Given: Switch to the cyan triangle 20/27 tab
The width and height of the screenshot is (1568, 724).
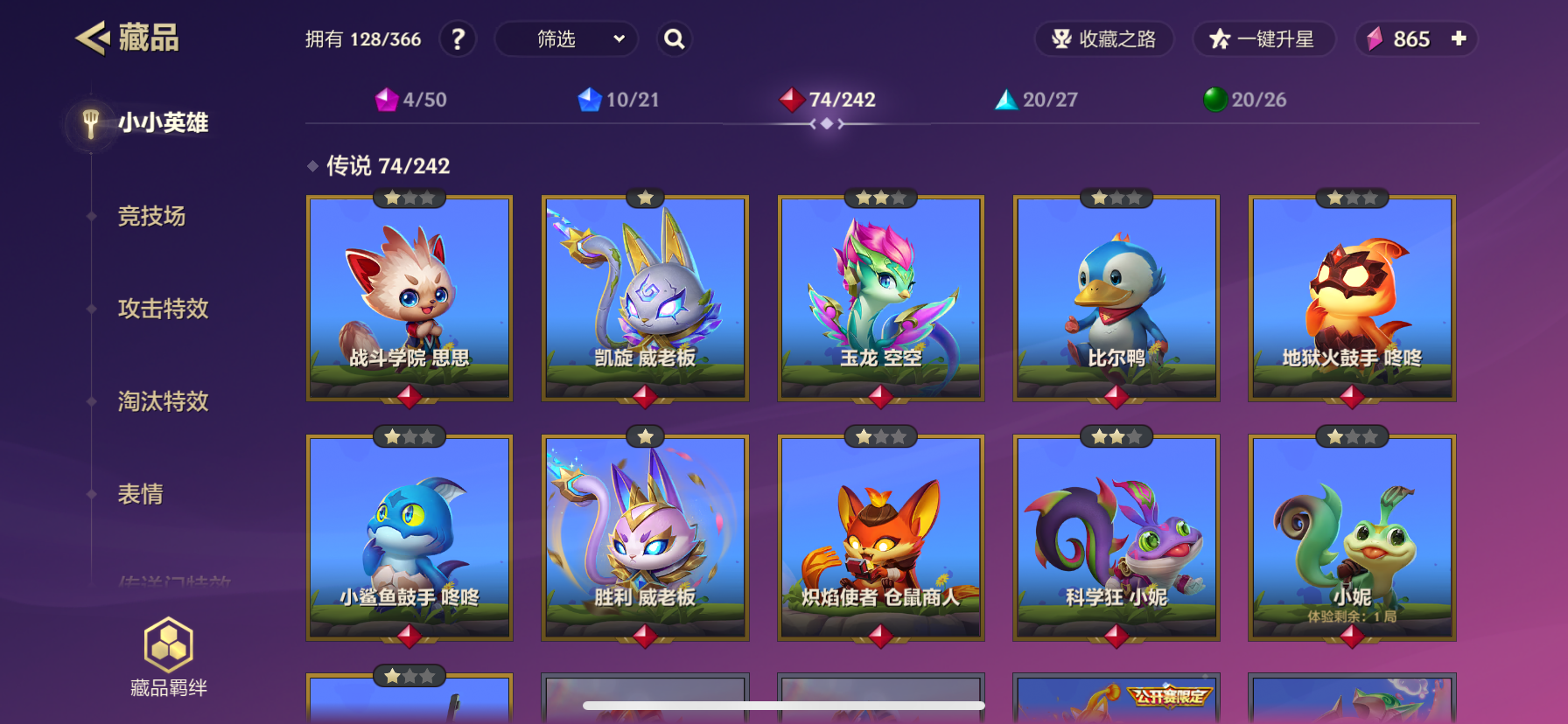Looking at the screenshot, I should pyautogui.click(x=1037, y=100).
